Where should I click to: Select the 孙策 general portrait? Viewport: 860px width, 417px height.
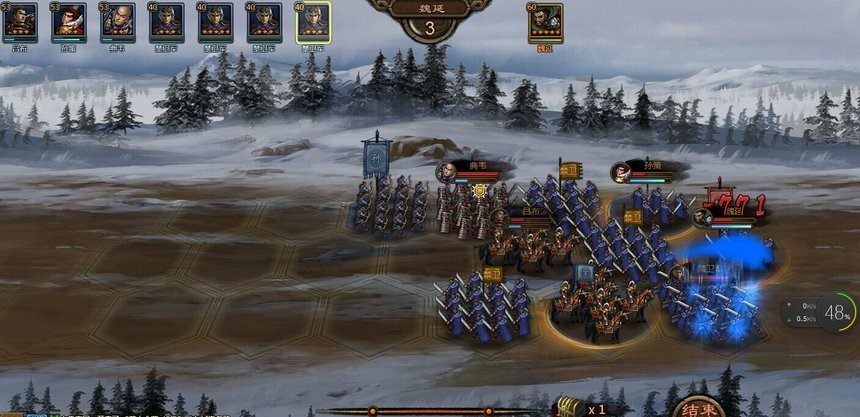[x=69, y=22]
